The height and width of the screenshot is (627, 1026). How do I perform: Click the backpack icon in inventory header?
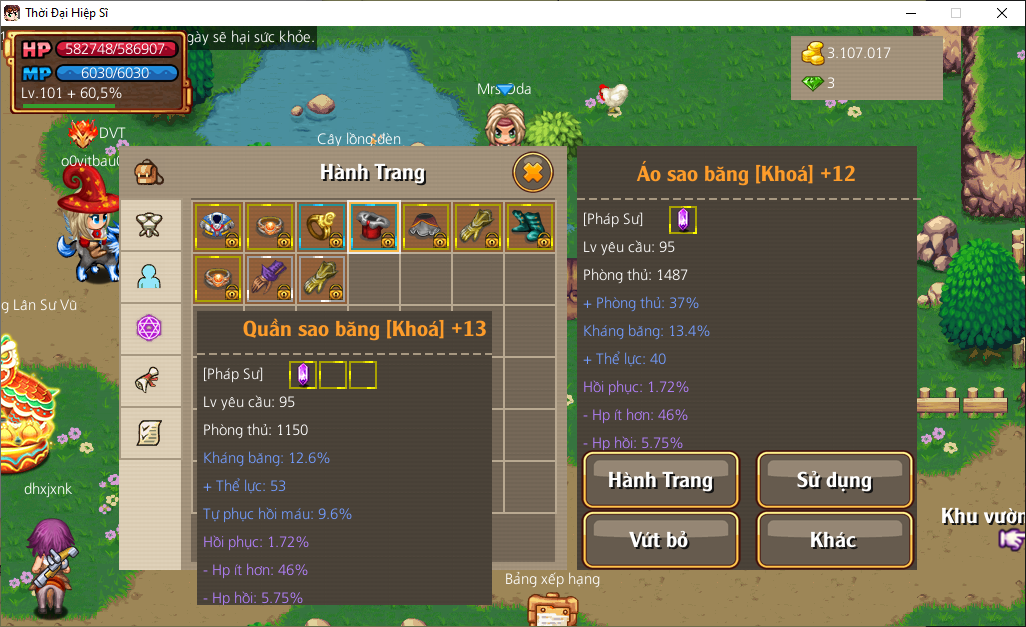(149, 172)
